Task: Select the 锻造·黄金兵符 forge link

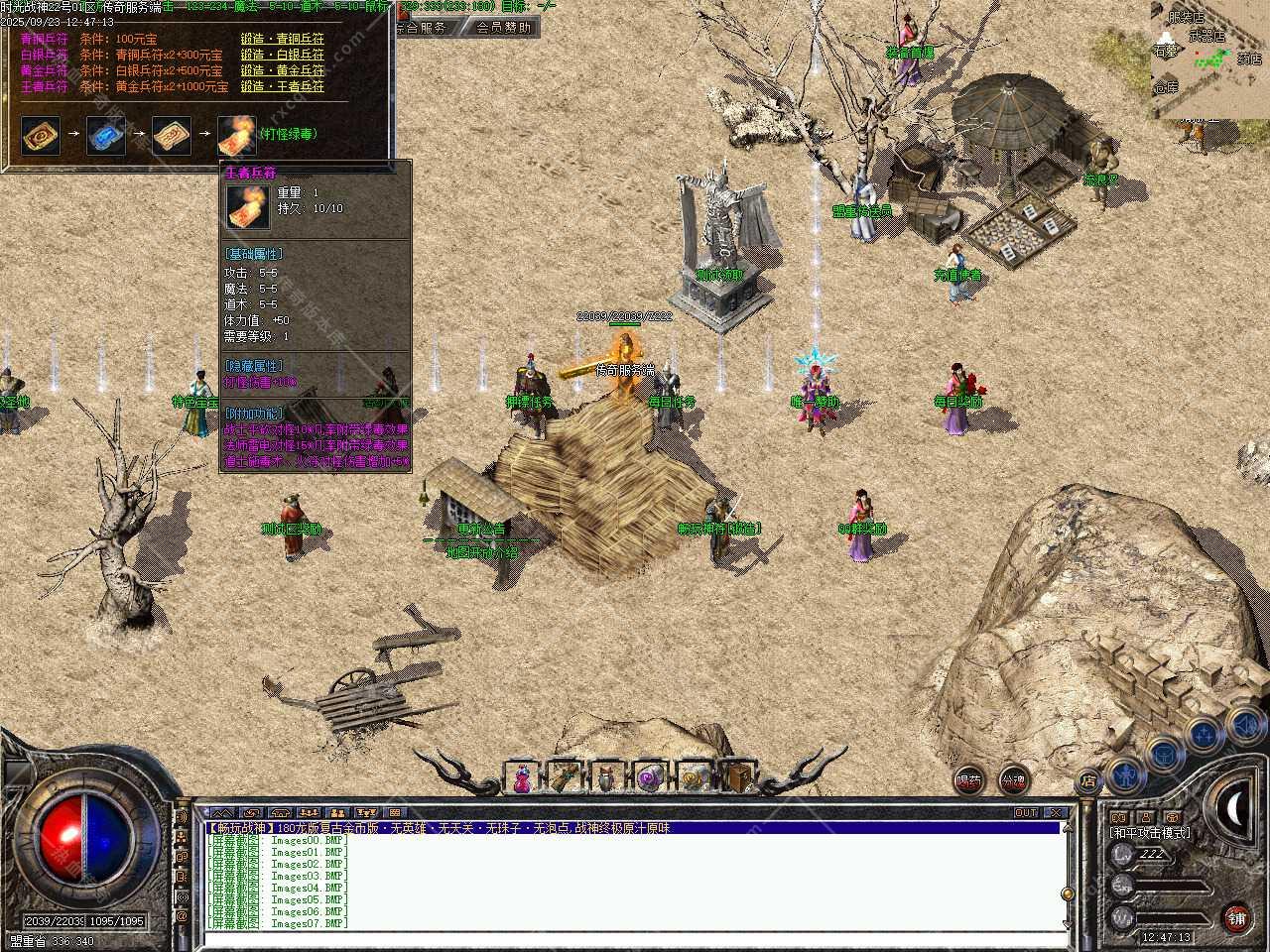Action: tap(283, 70)
